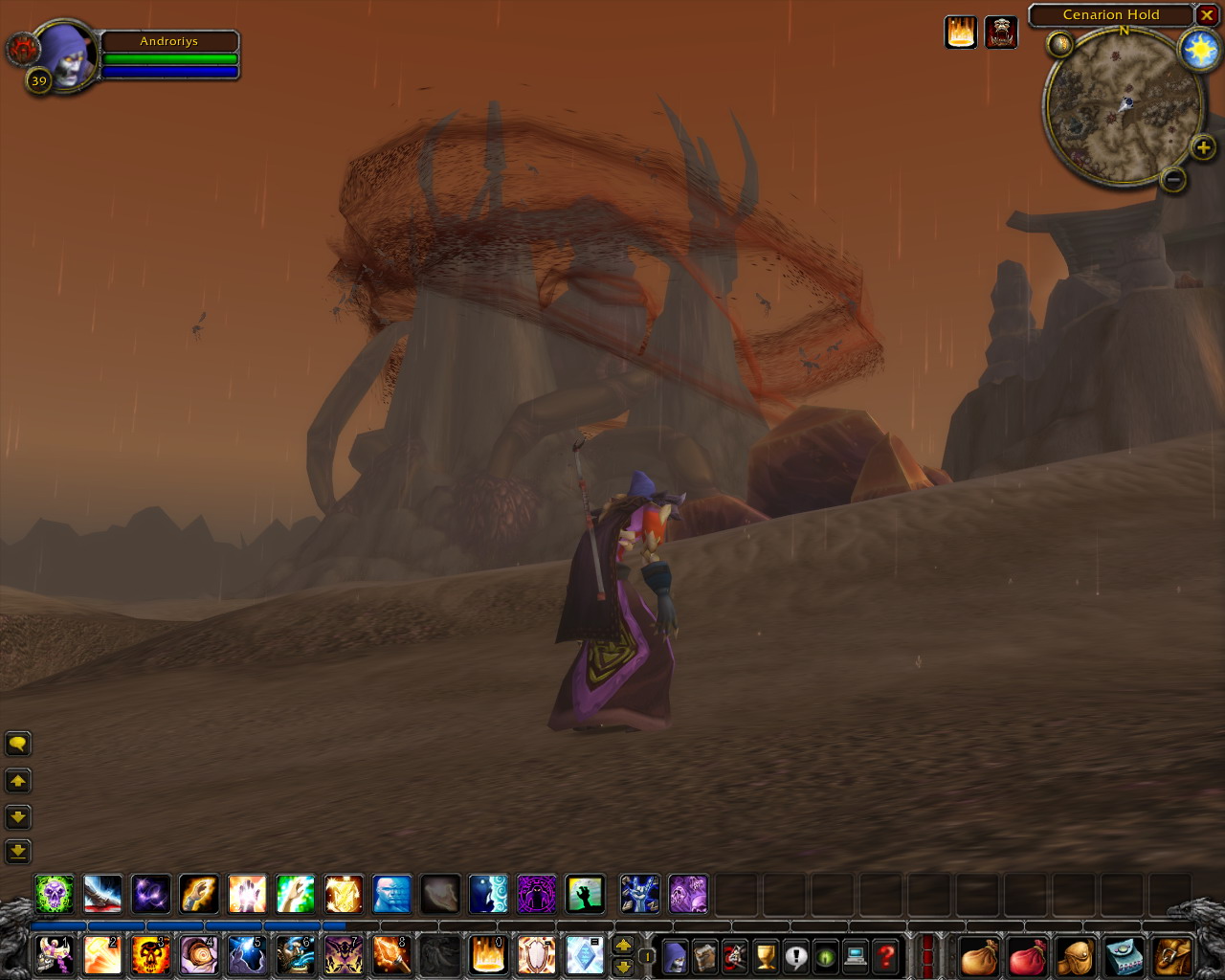The width and height of the screenshot is (1225, 980).
Task: Click the flaming ring buff icon
Action: click(x=961, y=33)
